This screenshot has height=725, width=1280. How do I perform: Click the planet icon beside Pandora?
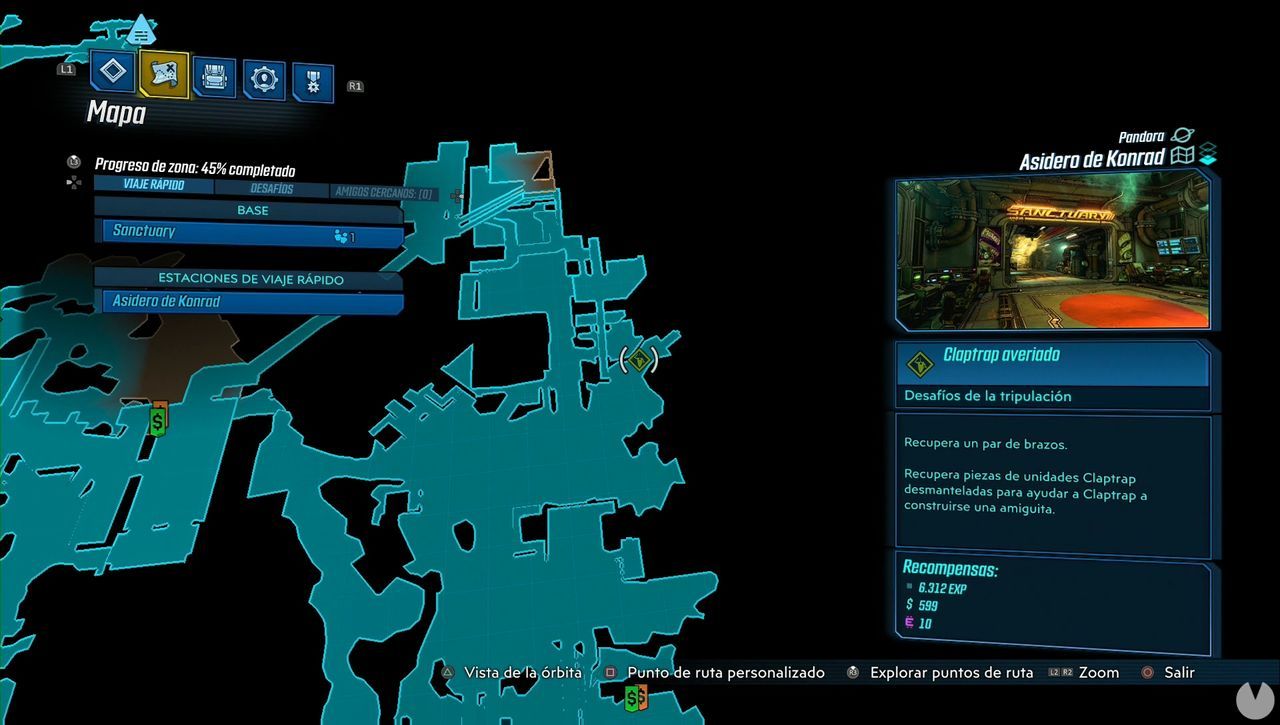pos(1182,134)
